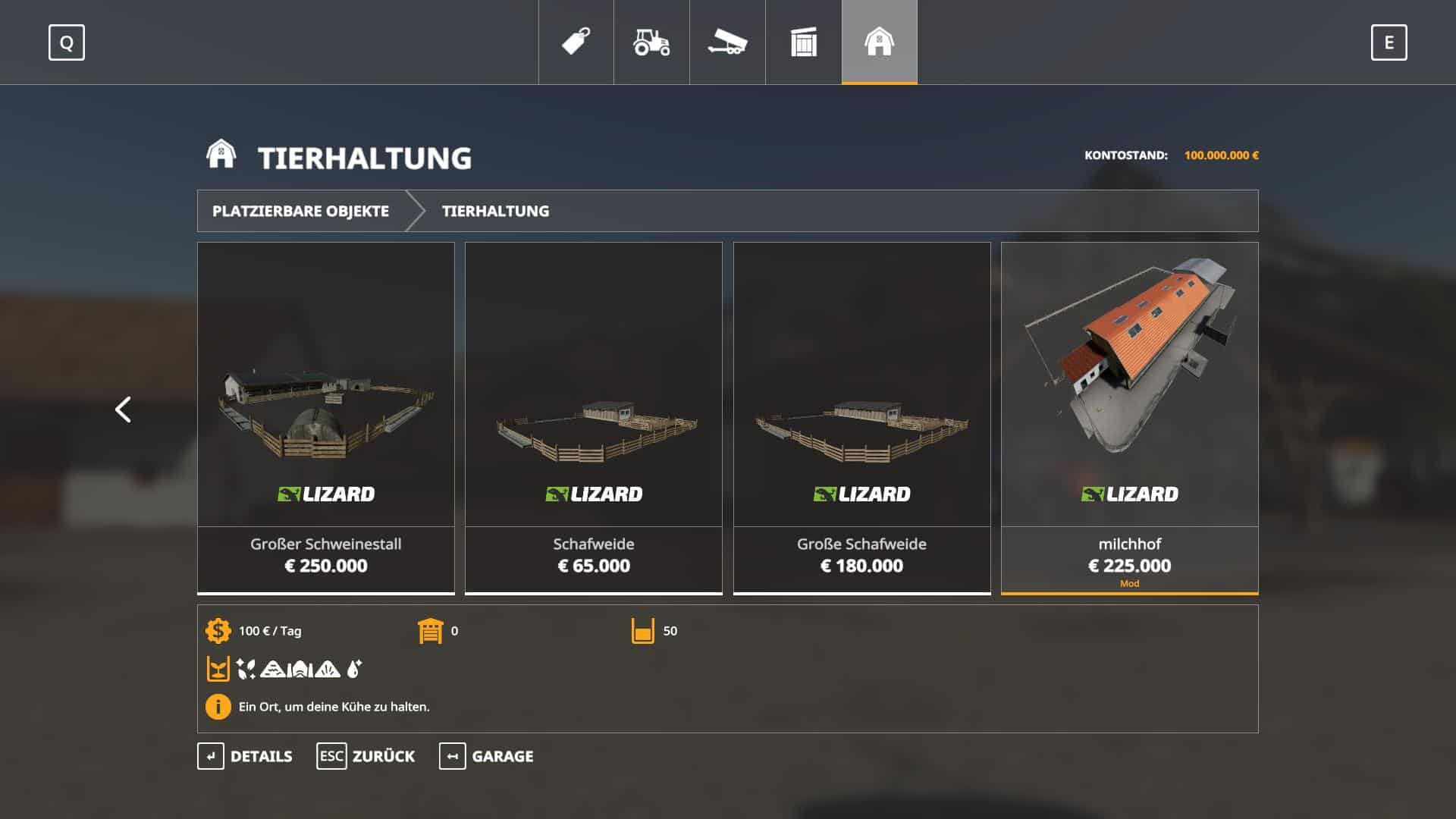Select the pallet objects tab
This screenshot has width=1456, height=819.
click(x=803, y=42)
